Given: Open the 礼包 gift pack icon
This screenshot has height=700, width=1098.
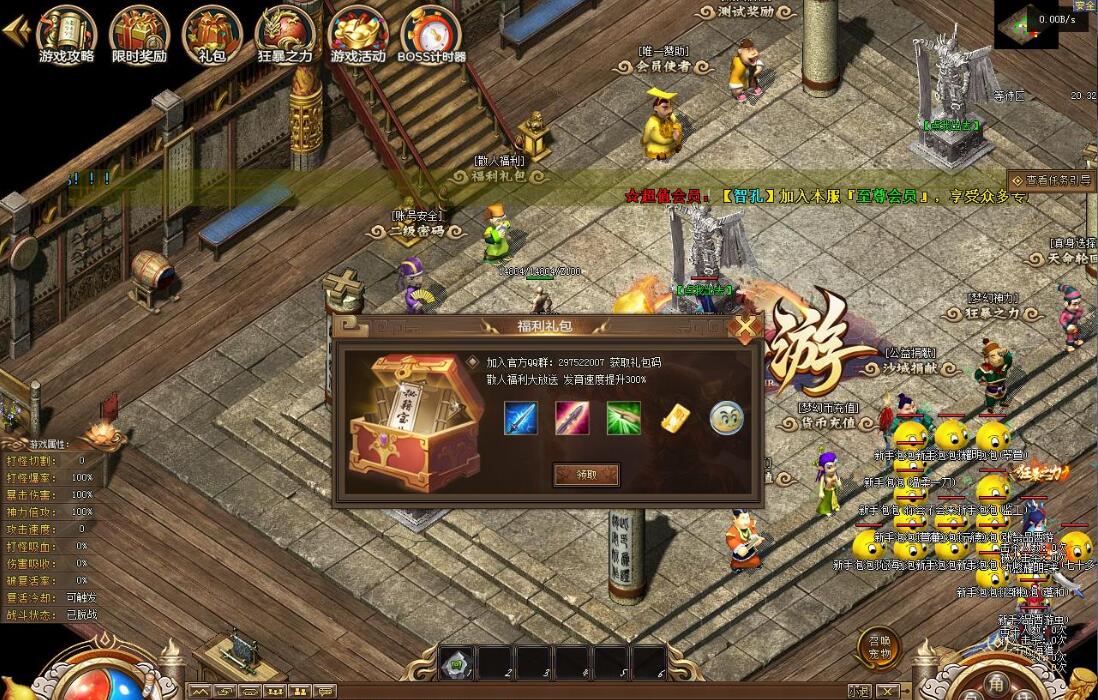Looking at the screenshot, I should [212, 34].
